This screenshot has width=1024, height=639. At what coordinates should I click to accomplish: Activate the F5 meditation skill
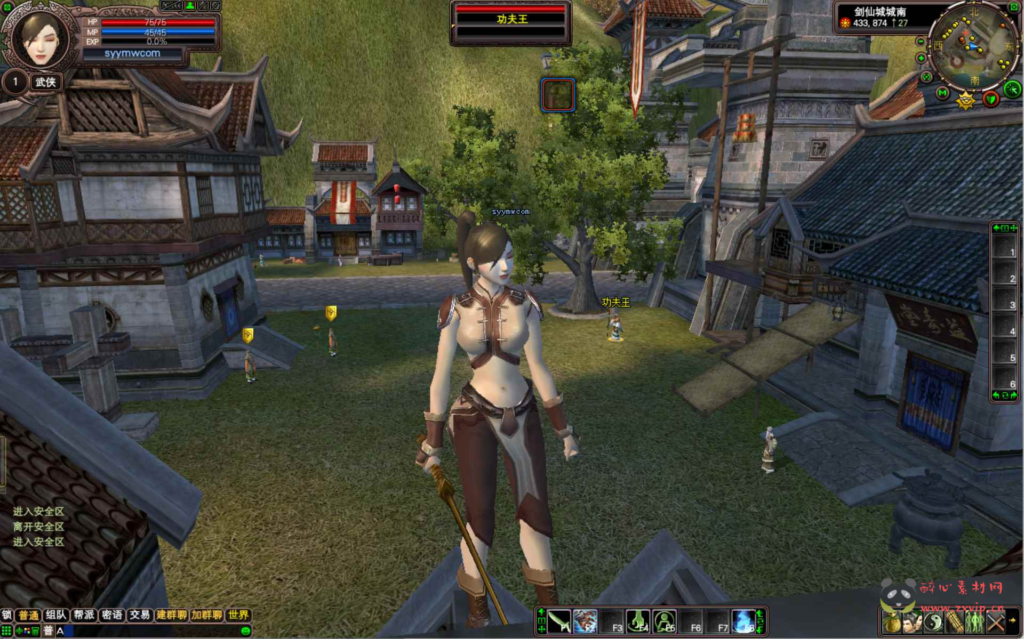coord(665,621)
